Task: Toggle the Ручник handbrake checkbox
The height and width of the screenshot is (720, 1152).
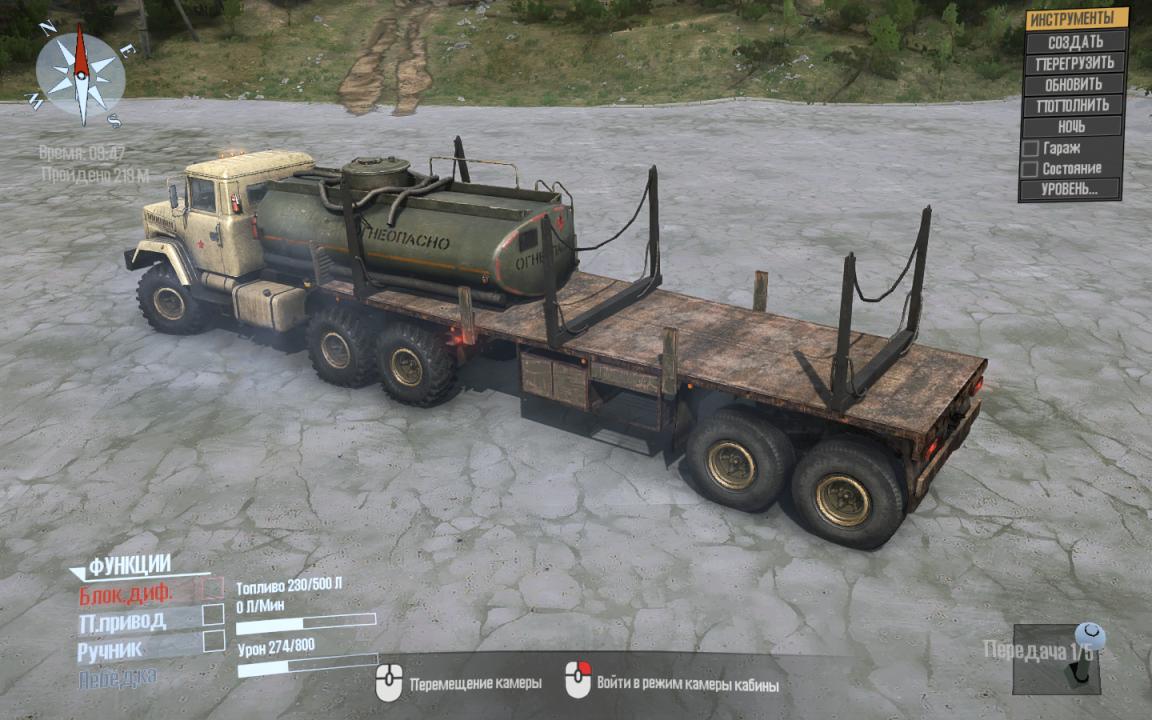Action: tap(213, 642)
